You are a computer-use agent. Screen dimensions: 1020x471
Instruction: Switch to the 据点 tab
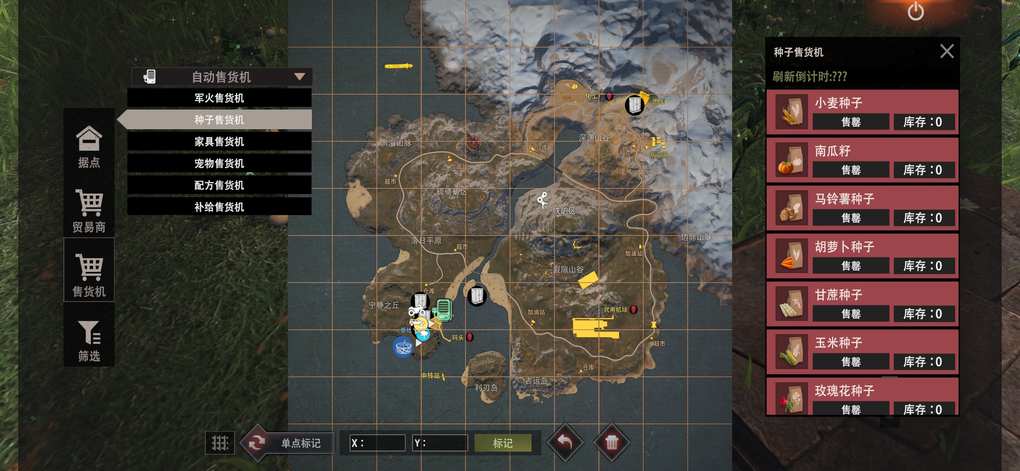coord(89,145)
